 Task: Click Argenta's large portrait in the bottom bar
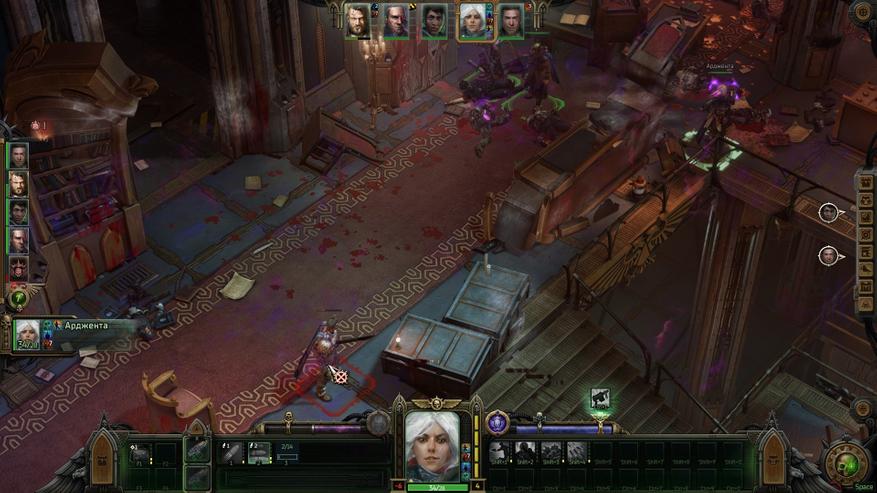click(432, 446)
